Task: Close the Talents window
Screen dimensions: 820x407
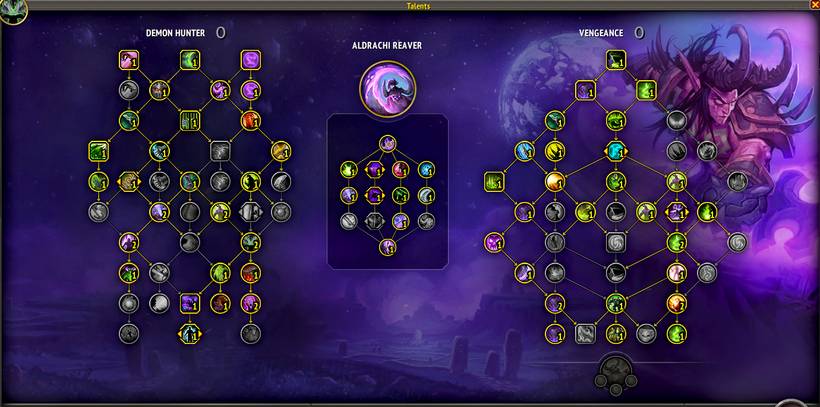Action: (813, 5)
